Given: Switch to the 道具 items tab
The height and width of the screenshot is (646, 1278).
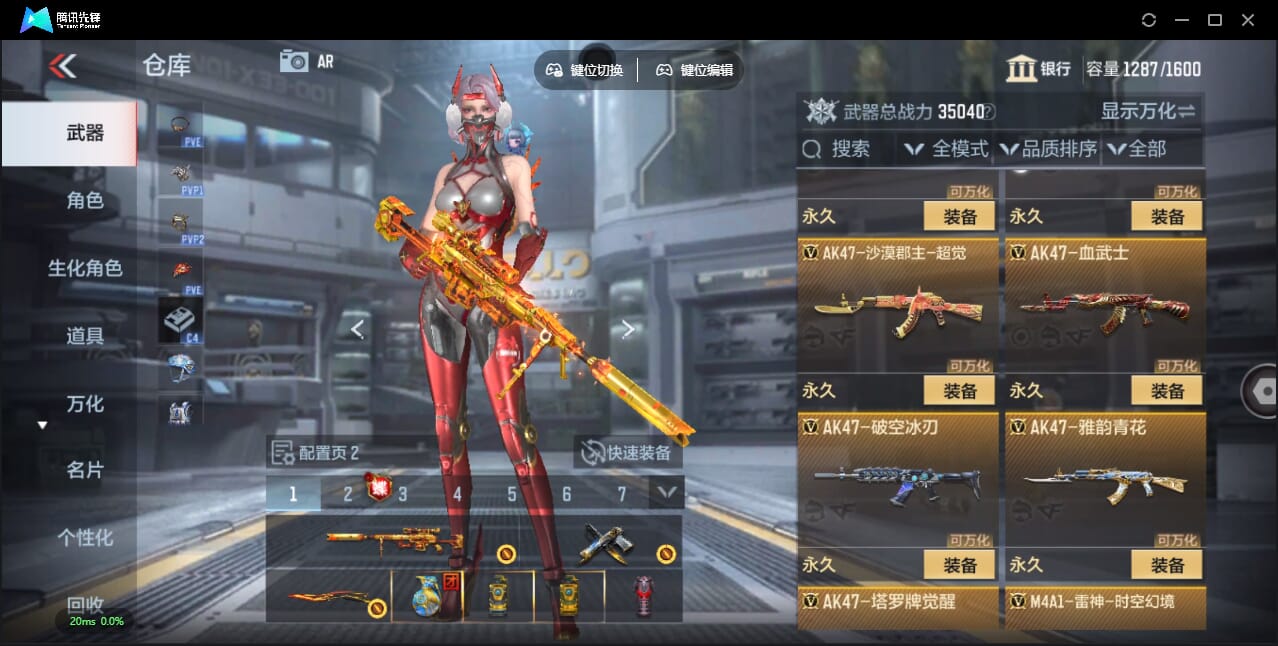Looking at the screenshot, I should click(85, 336).
